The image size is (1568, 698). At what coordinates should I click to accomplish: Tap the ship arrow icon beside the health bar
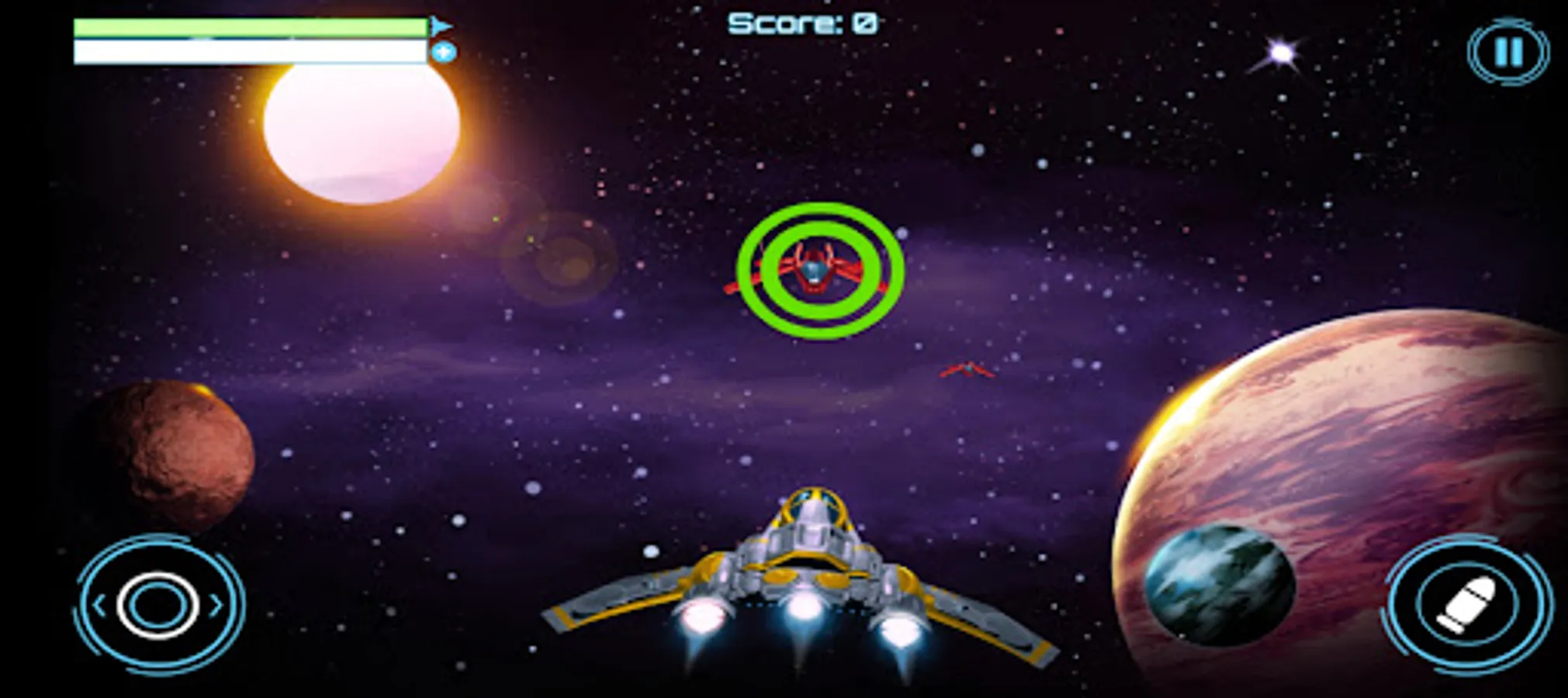[439, 26]
